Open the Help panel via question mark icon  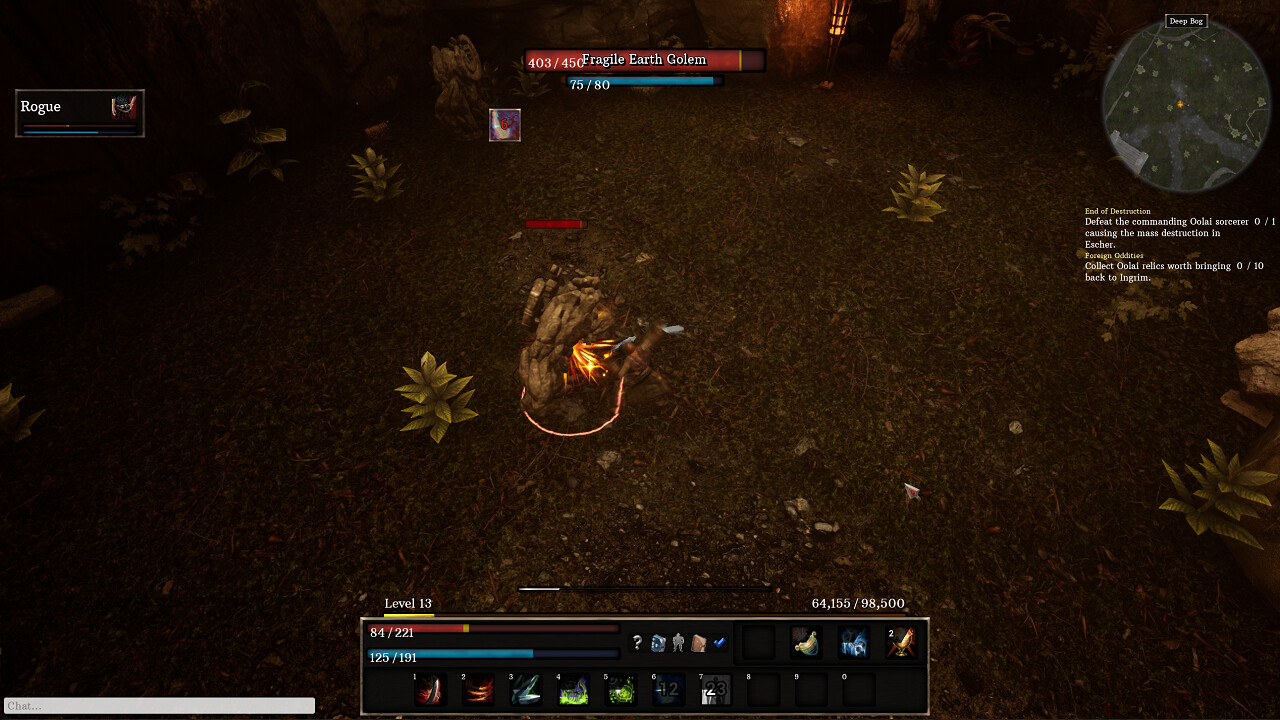coord(638,643)
